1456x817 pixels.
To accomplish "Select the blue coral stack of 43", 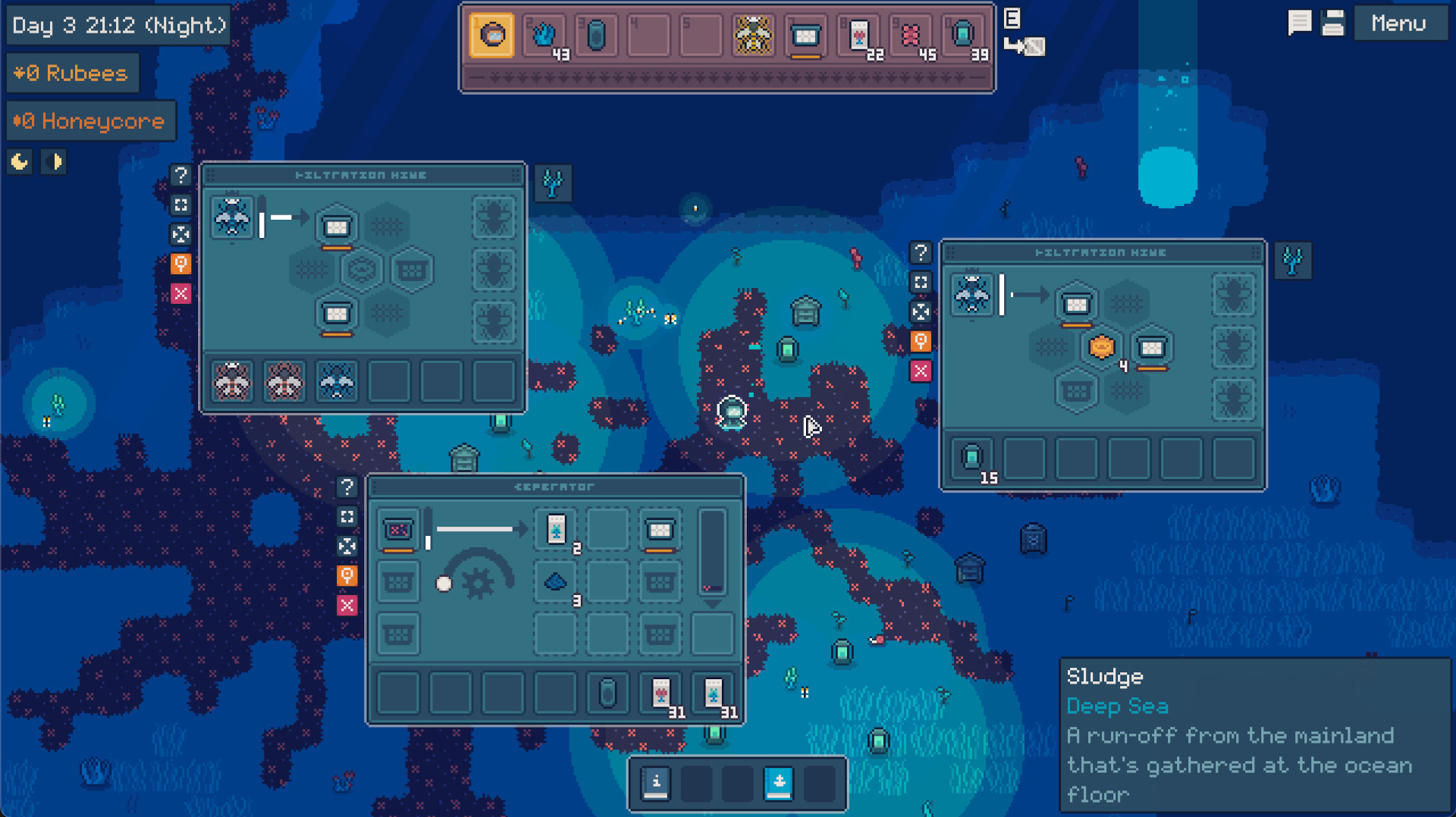I will (x=544, y=35).
